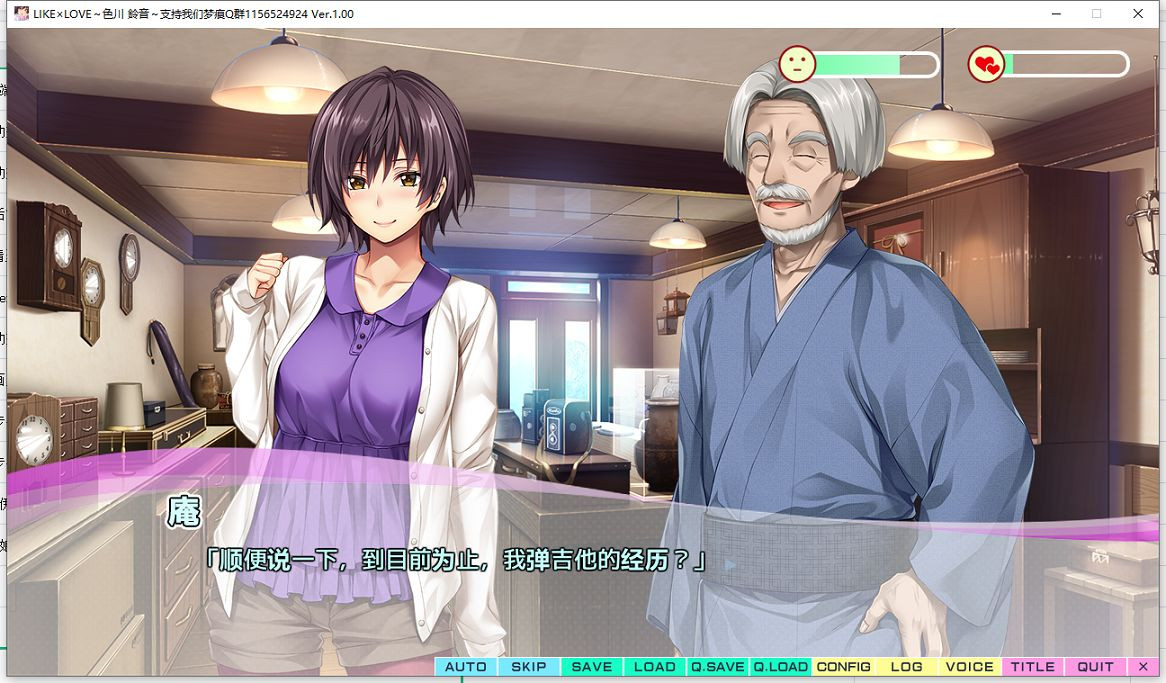The image size is (1166, 683).
Task: Replay the line with VOICE
Action: 970,667
